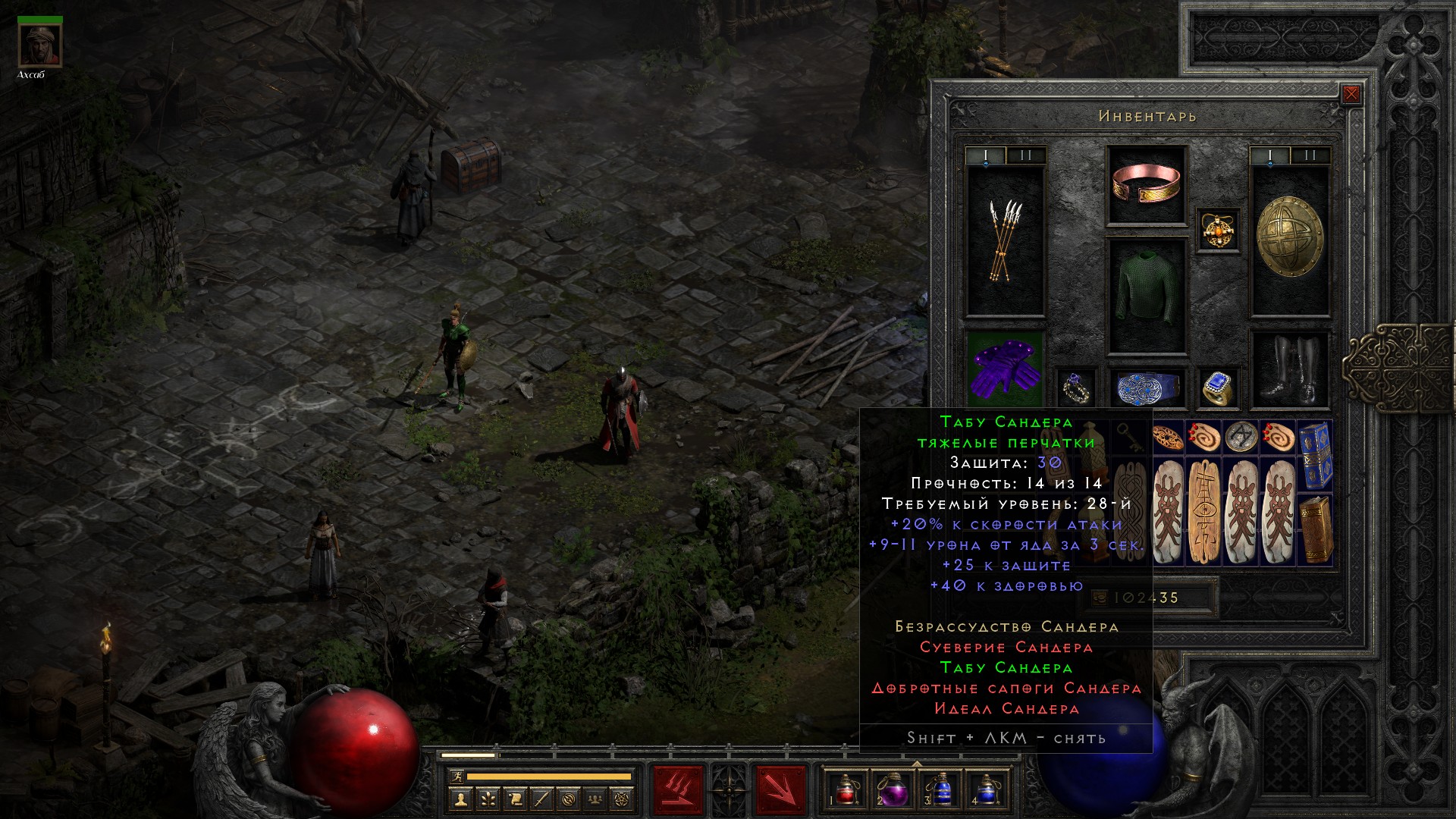1456x819 pixels.
Task: Switch right hand to weapon set II
Action: click(x=1310, y=156)
